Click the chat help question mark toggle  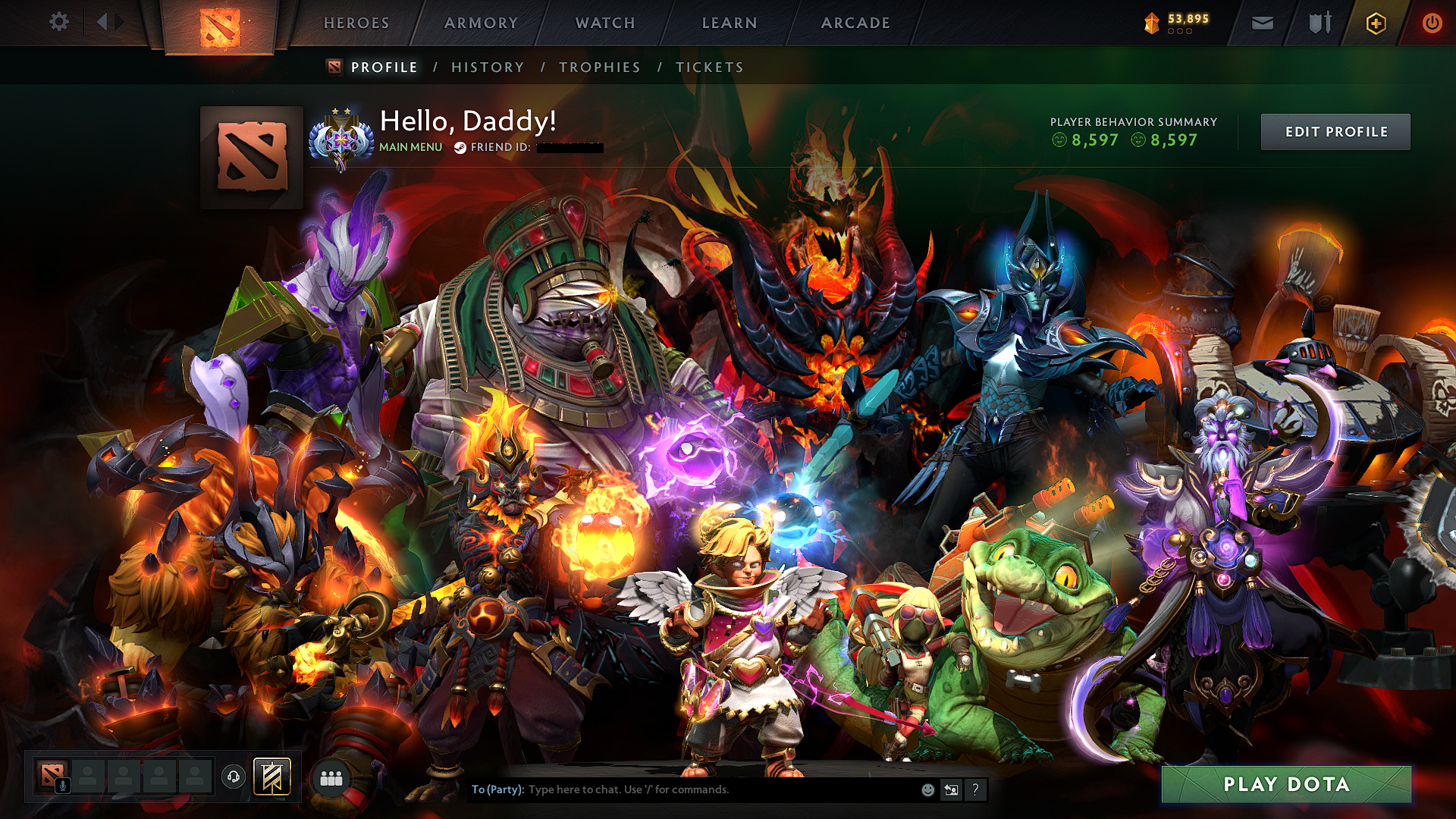tap(975, 791)
